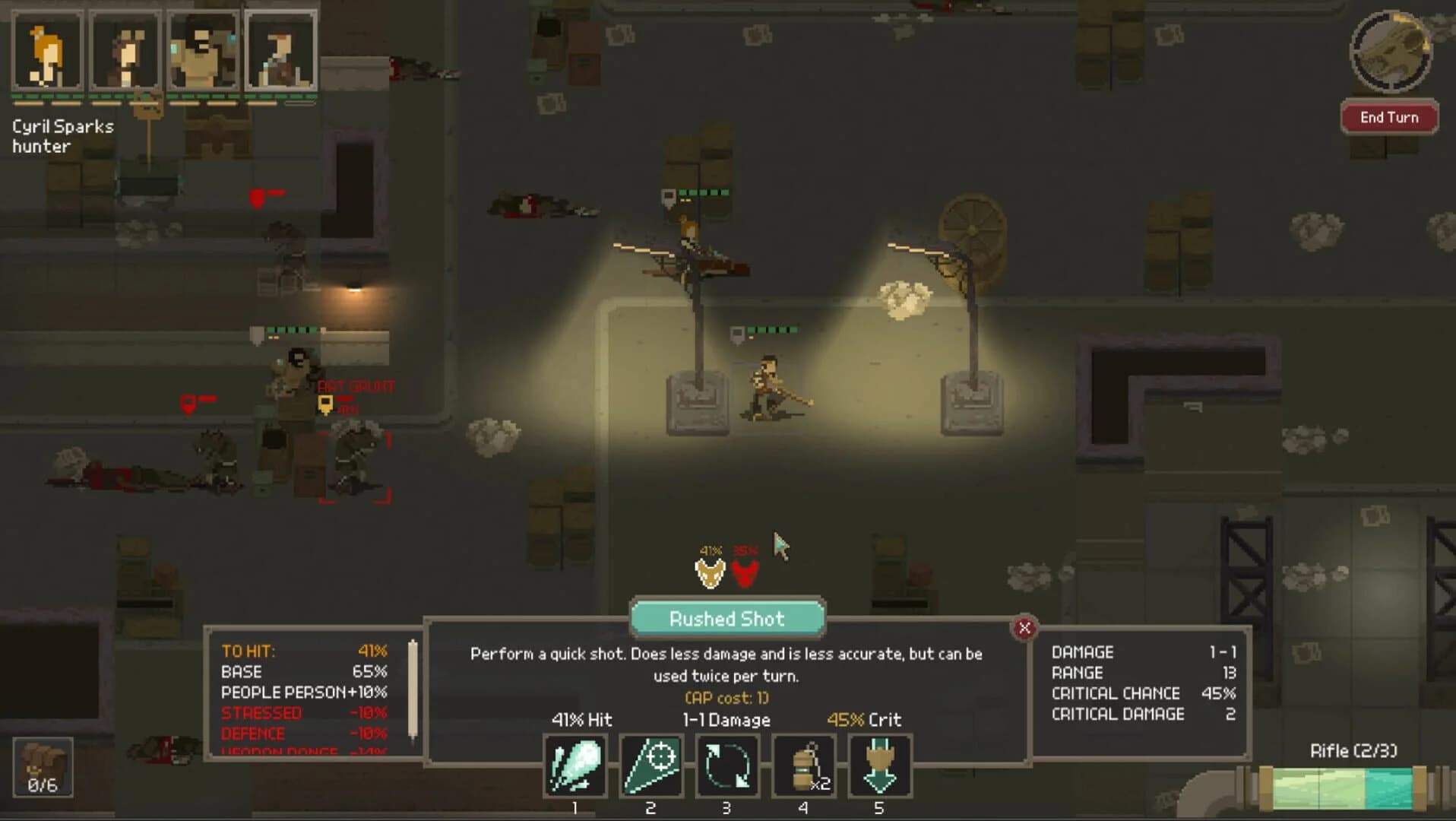Click the AP cost: 1 label
Image resolution: width=1456 pixels, height=821 pixels.
pos(726,697)
